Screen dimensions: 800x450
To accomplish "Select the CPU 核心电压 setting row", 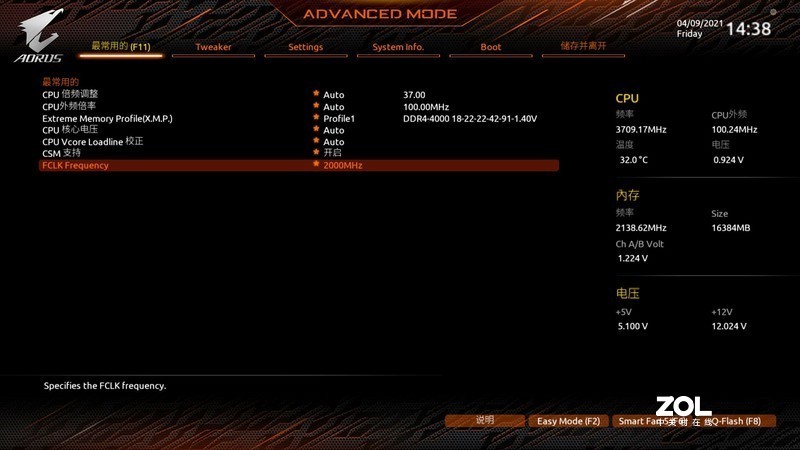I will [x=70, y=130].
